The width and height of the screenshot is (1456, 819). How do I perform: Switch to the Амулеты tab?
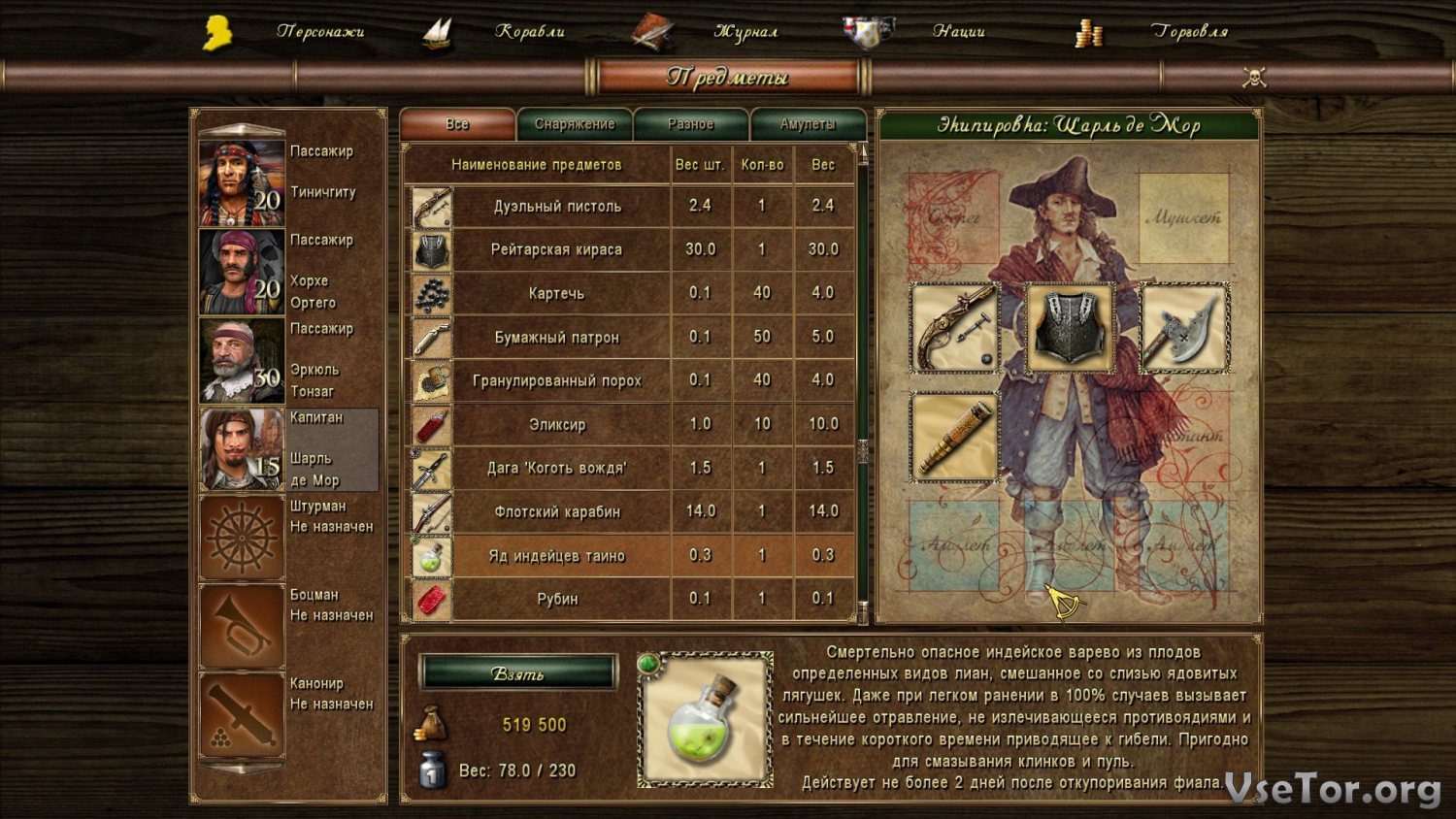coord(808,124)
